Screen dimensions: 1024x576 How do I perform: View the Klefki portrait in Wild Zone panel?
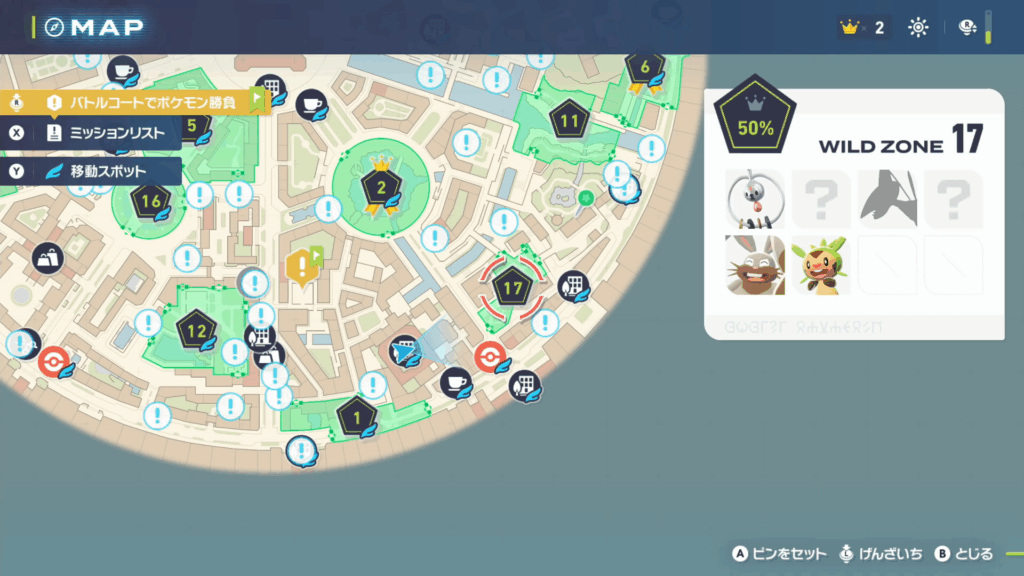click(x=755, y=199)
